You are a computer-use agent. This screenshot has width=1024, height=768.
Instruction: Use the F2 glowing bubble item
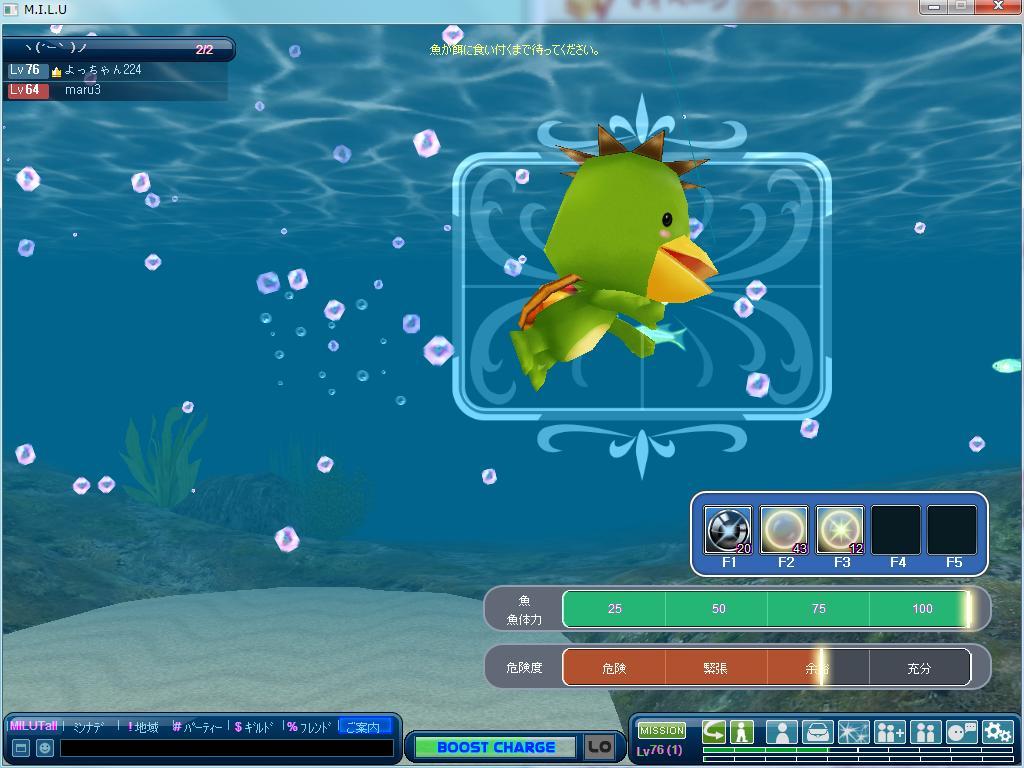784,530
